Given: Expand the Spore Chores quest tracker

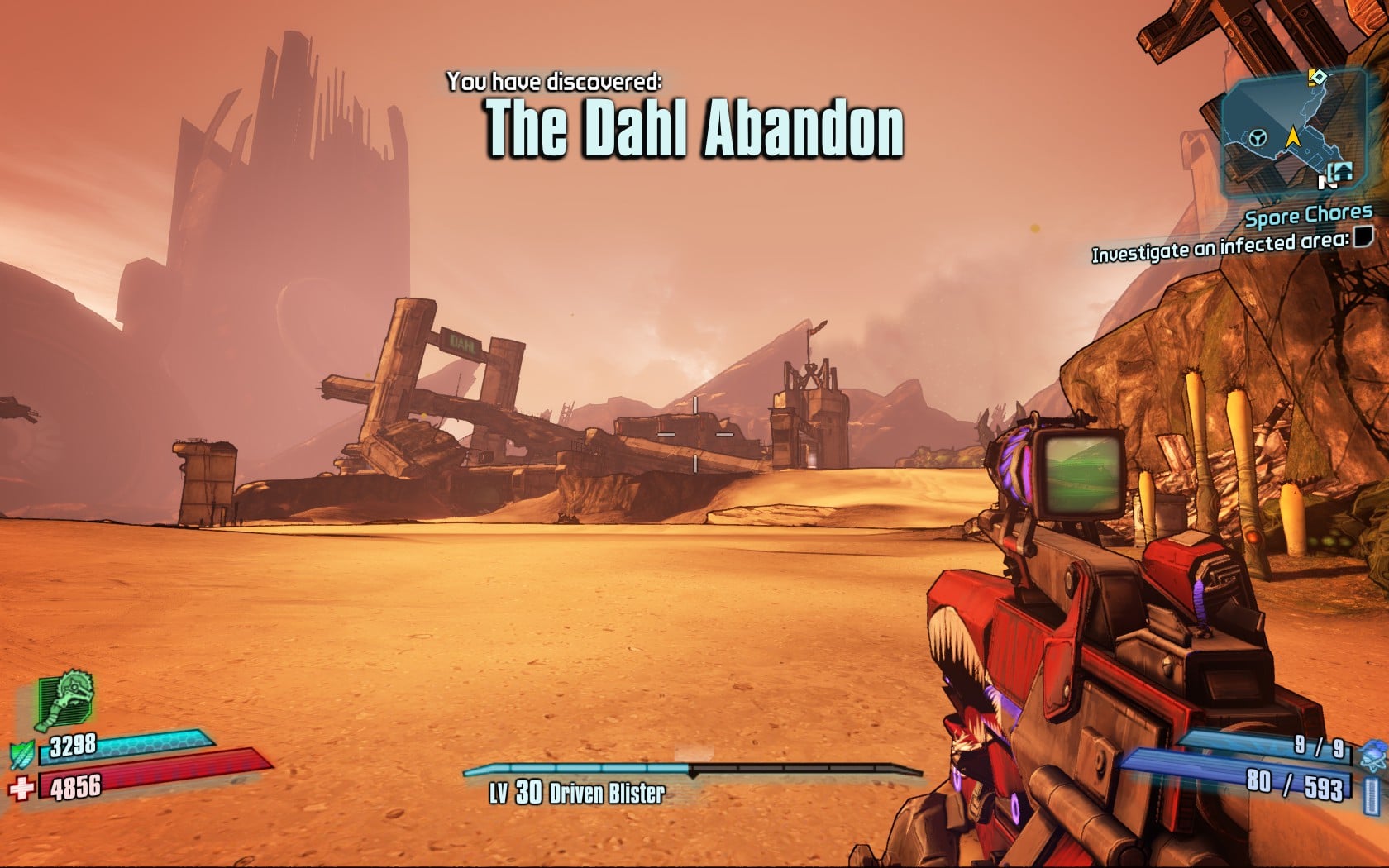Looking at the screenshot, I should click(1309, 217).
